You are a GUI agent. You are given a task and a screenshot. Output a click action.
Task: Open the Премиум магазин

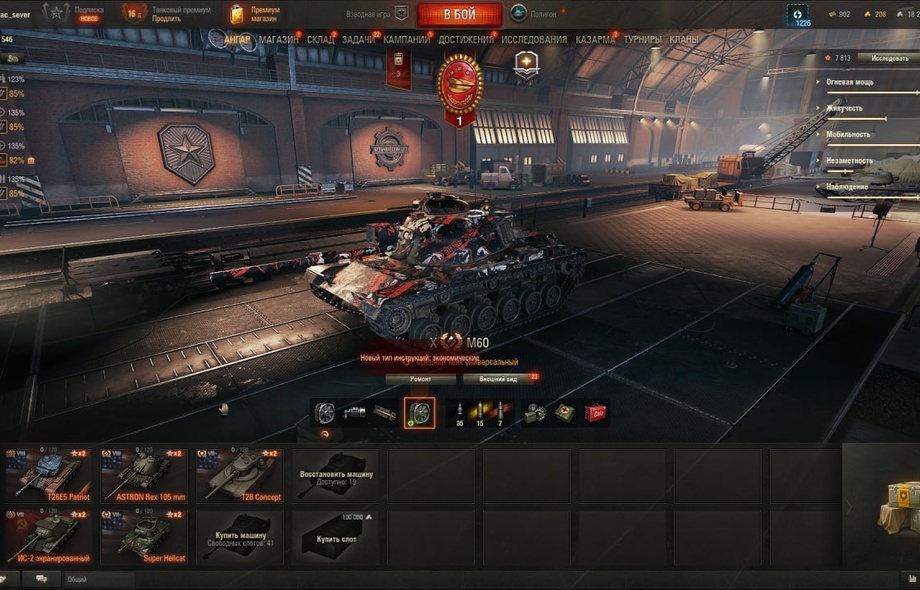click(254, 14)
